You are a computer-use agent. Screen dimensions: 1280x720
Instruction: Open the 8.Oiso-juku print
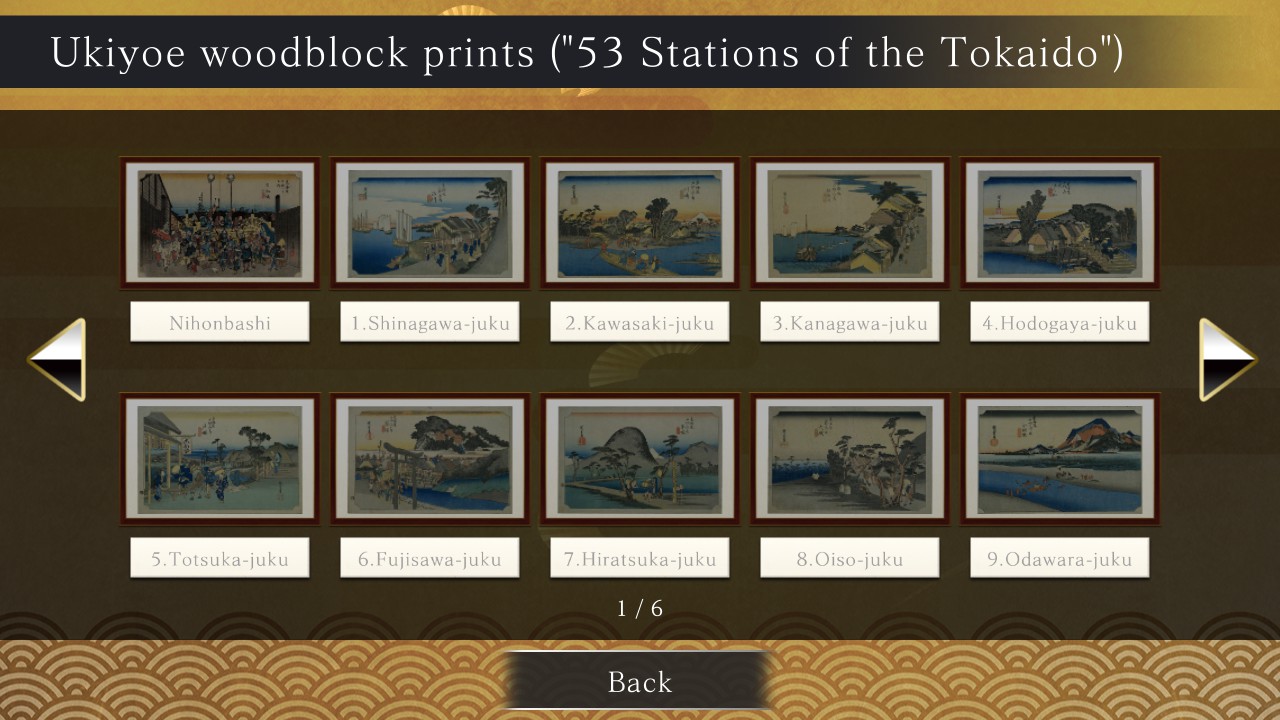coord(849,458)
